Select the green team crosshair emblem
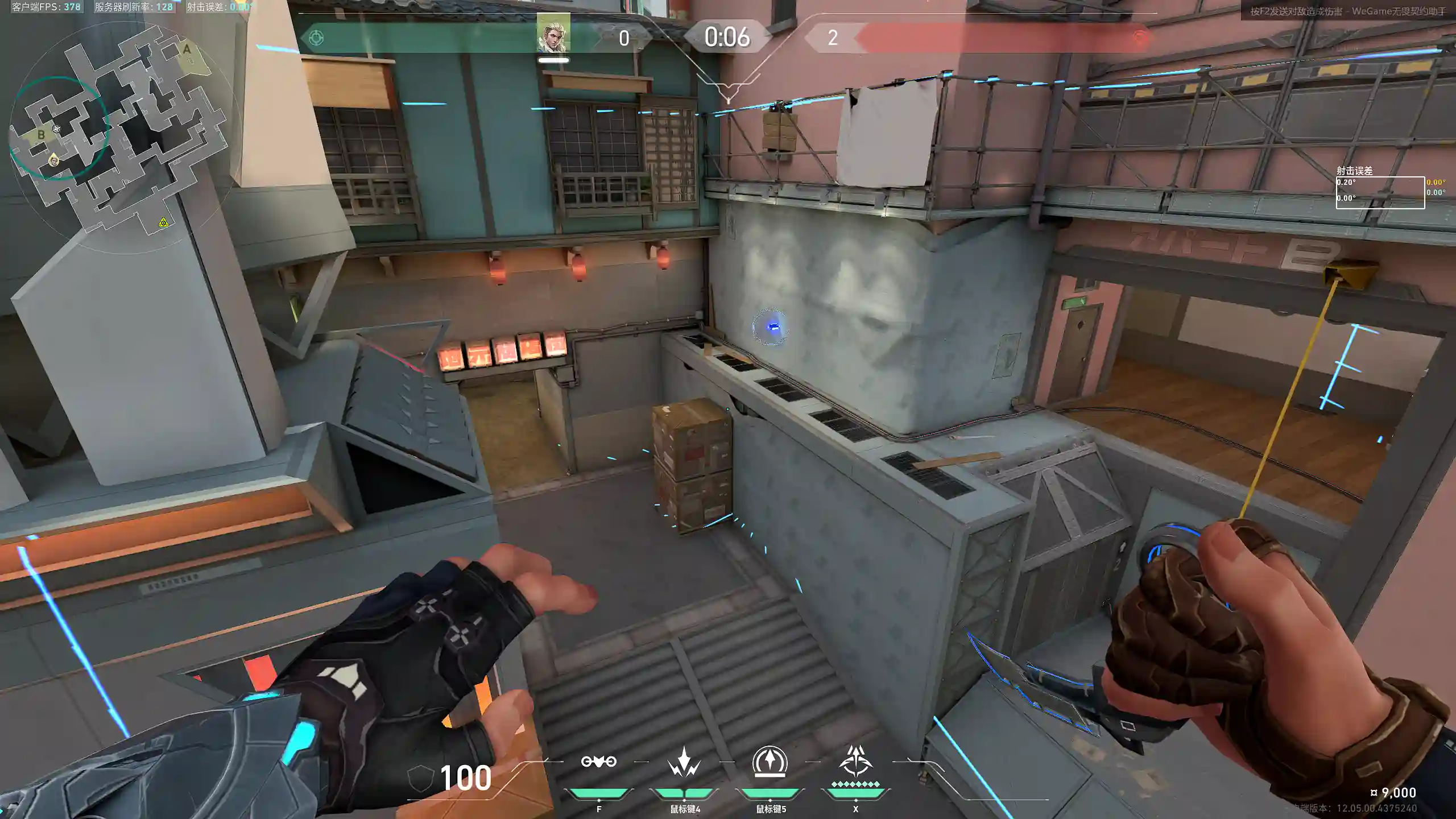Viewport: 1456px width, 819px height. click(x=316, y=38)
